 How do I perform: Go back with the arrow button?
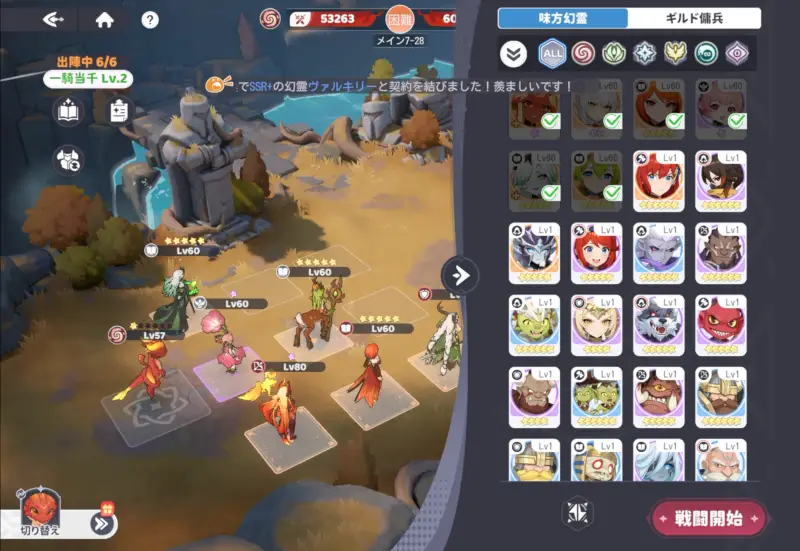click(56, 19)
